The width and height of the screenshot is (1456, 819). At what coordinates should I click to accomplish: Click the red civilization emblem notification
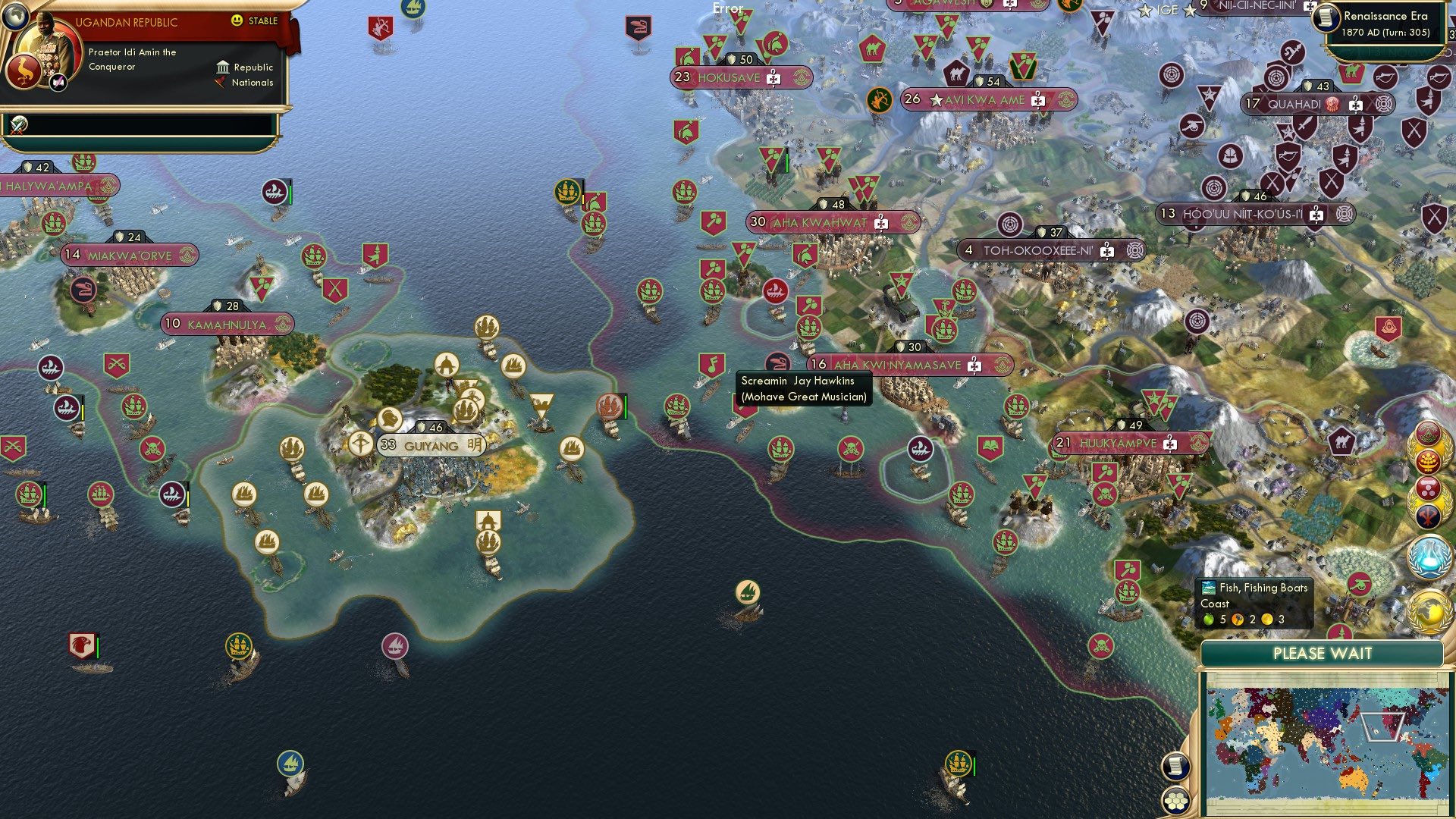(1428, 435)
